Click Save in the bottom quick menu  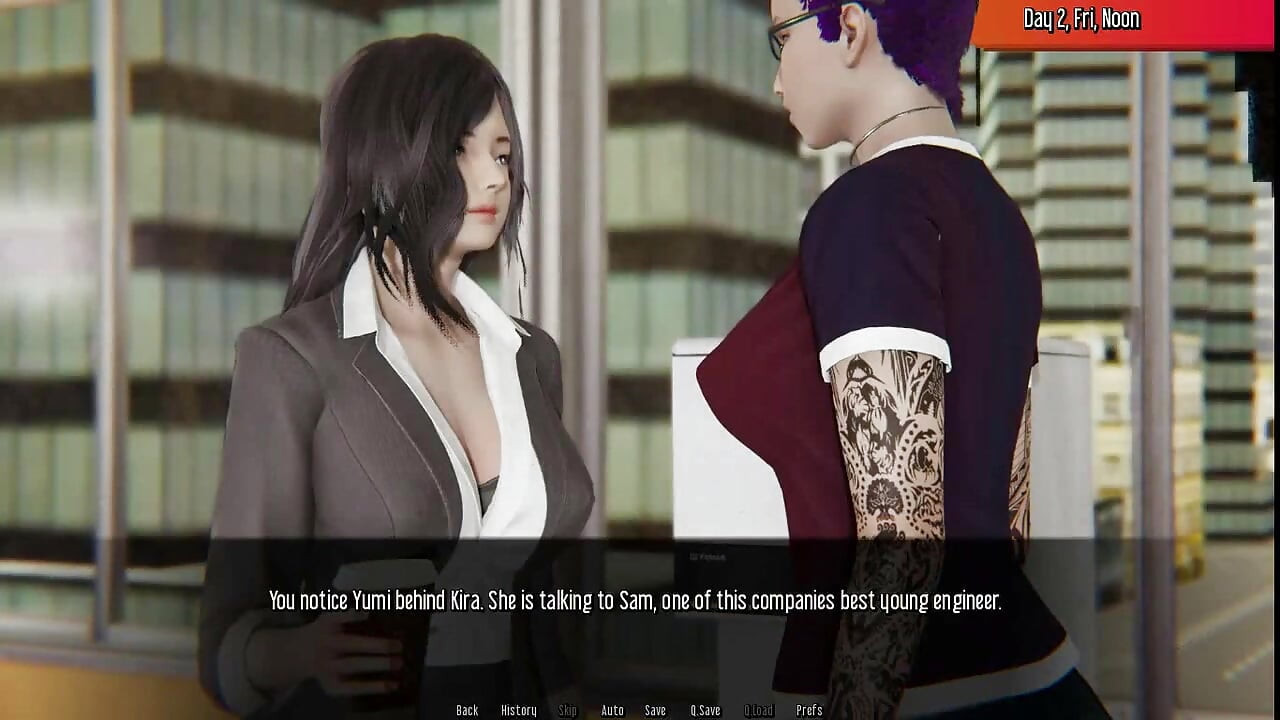[655, 710]
